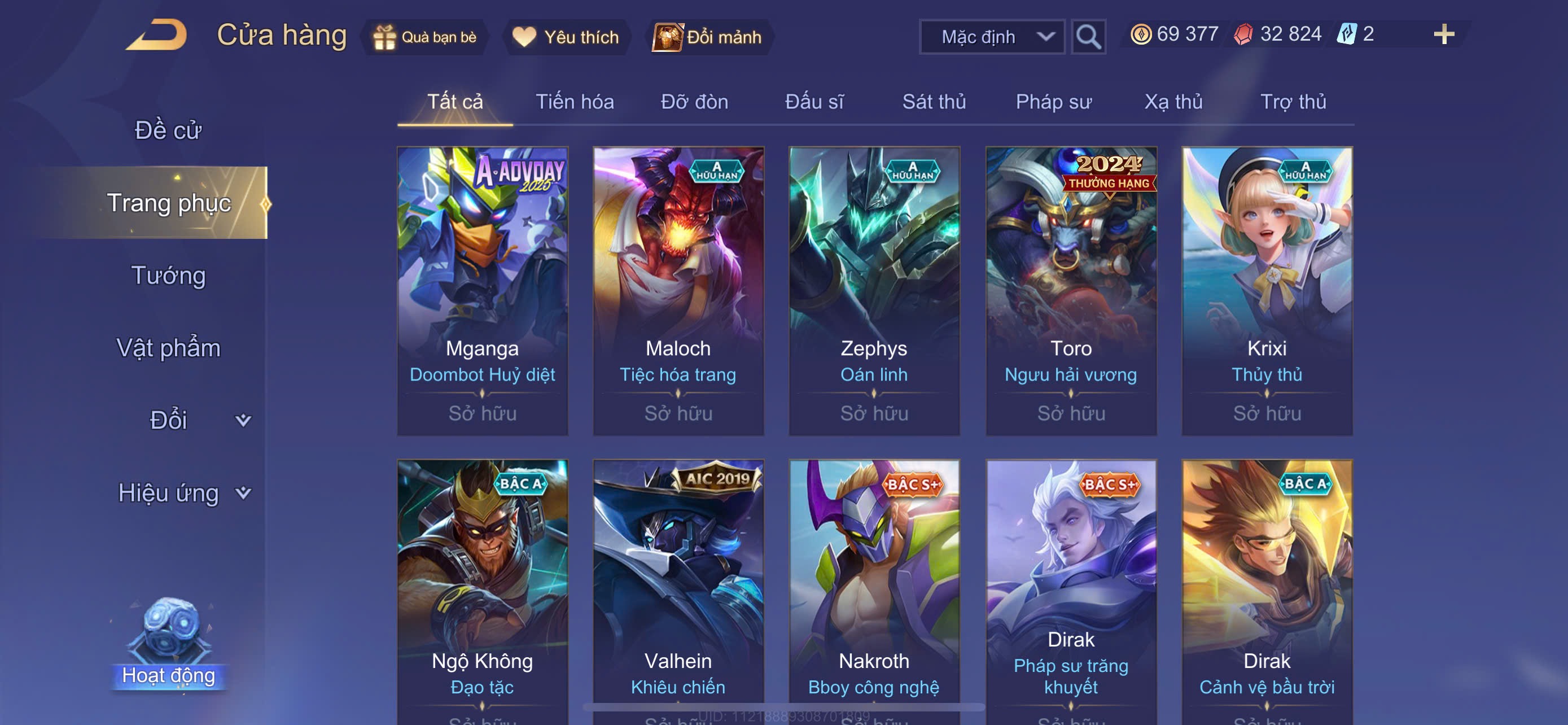The image size is (1568, 725).
Task: Open the Quà bạn bè gift menu
Action: coord(425,37)
